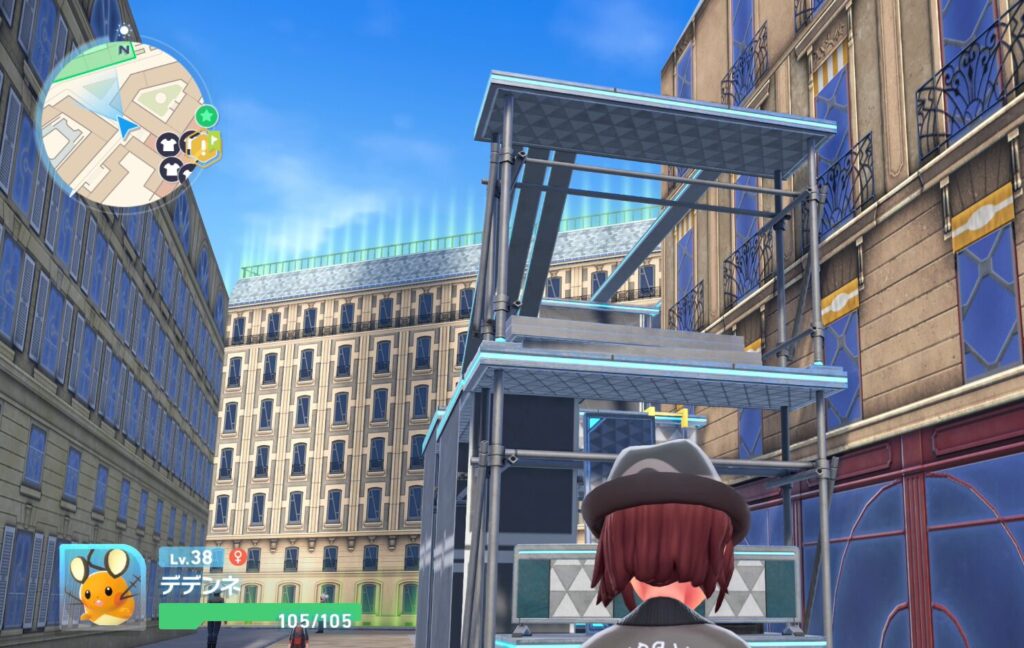1024x648 pixels.
Task: Select the Dedenne party portrait
Action: 102,587
